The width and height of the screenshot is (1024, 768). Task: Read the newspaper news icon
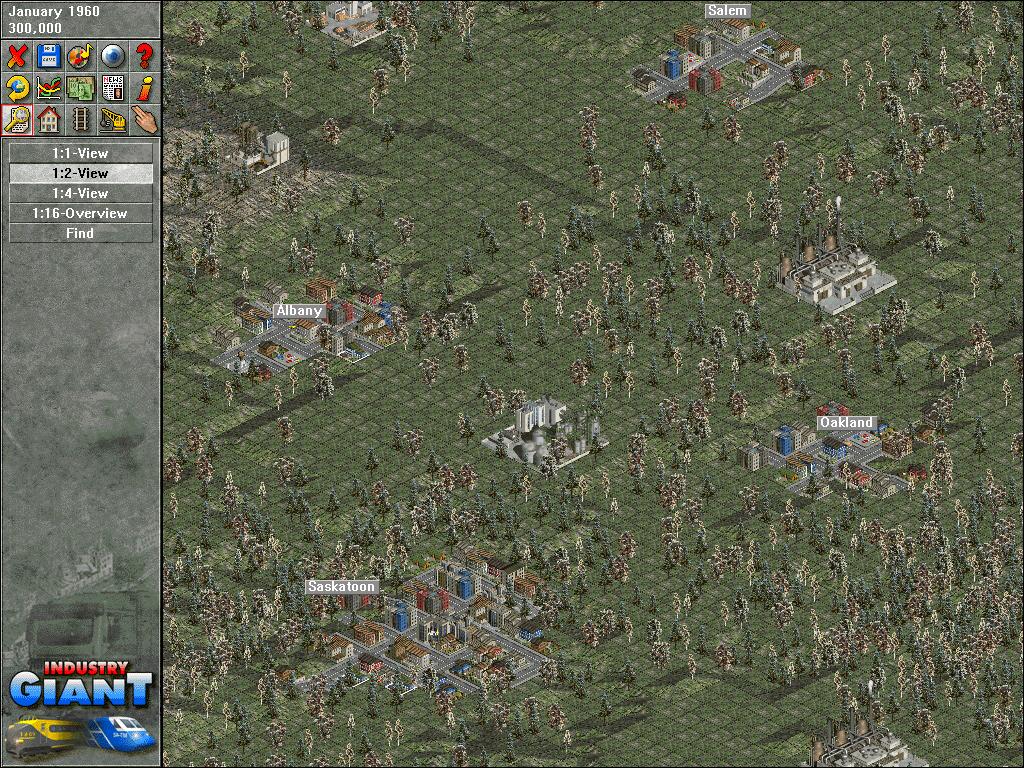tap(113, 88)
